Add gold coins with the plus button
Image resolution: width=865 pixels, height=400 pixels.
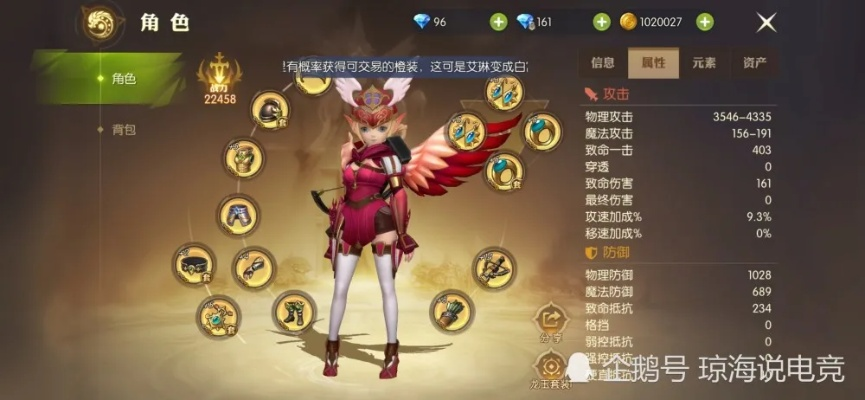[x=705, y=22]
